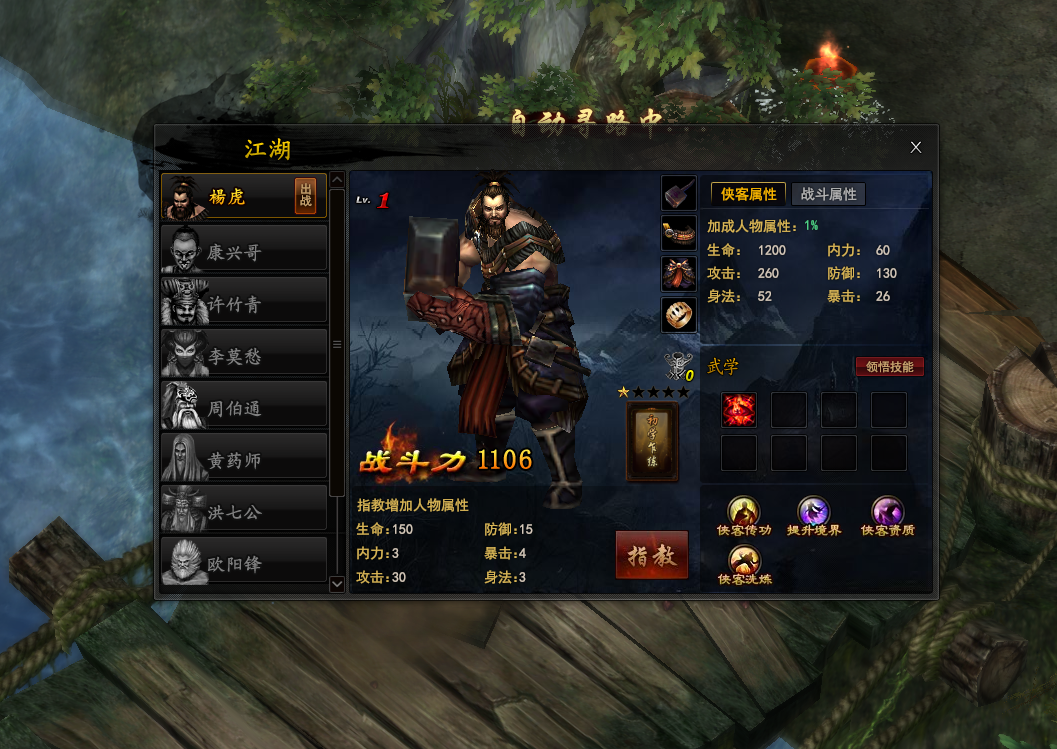The width and height of the screenshot is (1057, 749).
Task: Select 洪七公 in the hero list
Action: (x=244, y=510)
